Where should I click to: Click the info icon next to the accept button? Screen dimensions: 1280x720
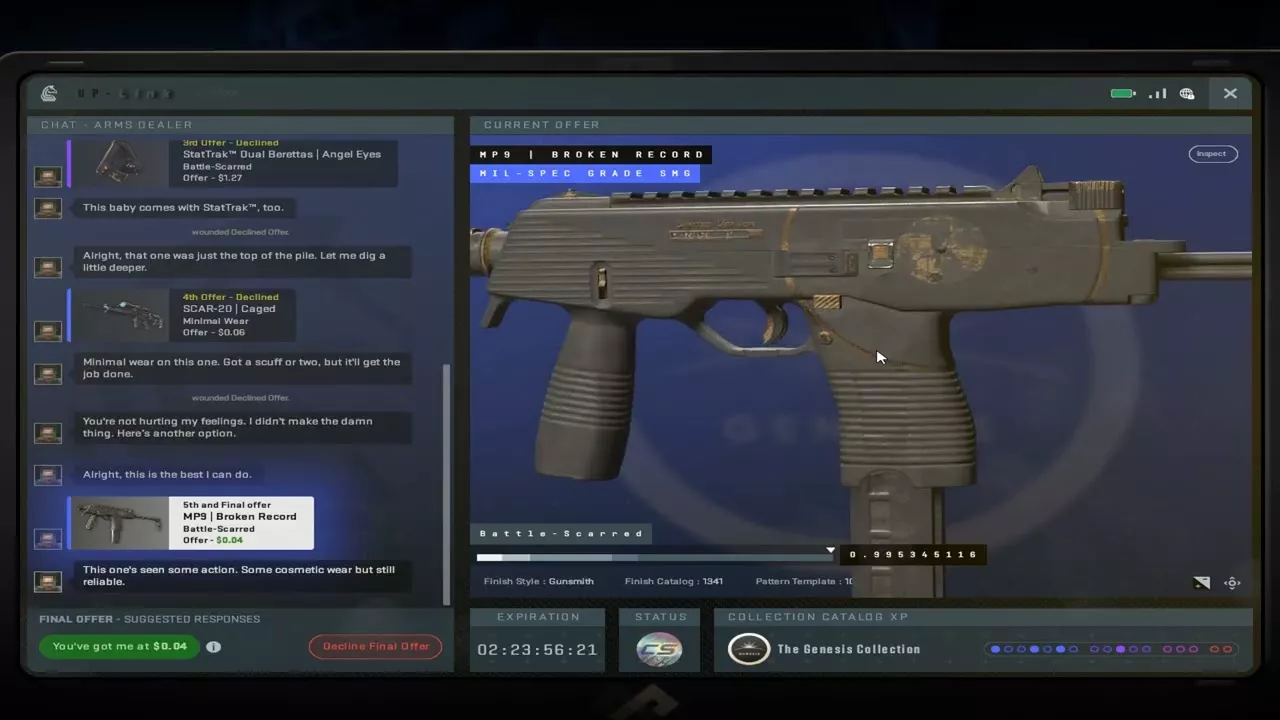pyautogui.click(x=213, y=646)
